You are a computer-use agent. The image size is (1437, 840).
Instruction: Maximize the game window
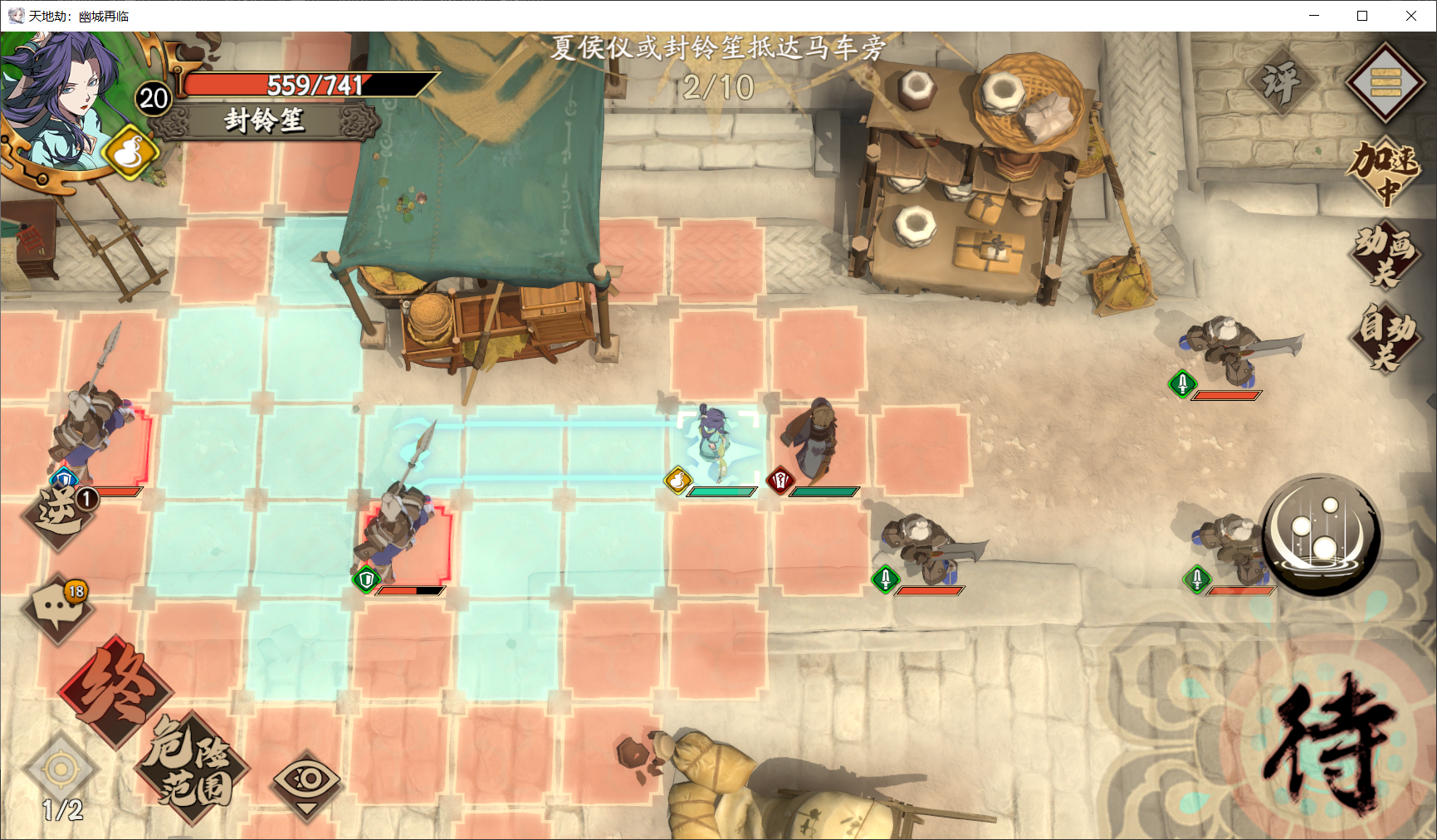(1362, 16)
